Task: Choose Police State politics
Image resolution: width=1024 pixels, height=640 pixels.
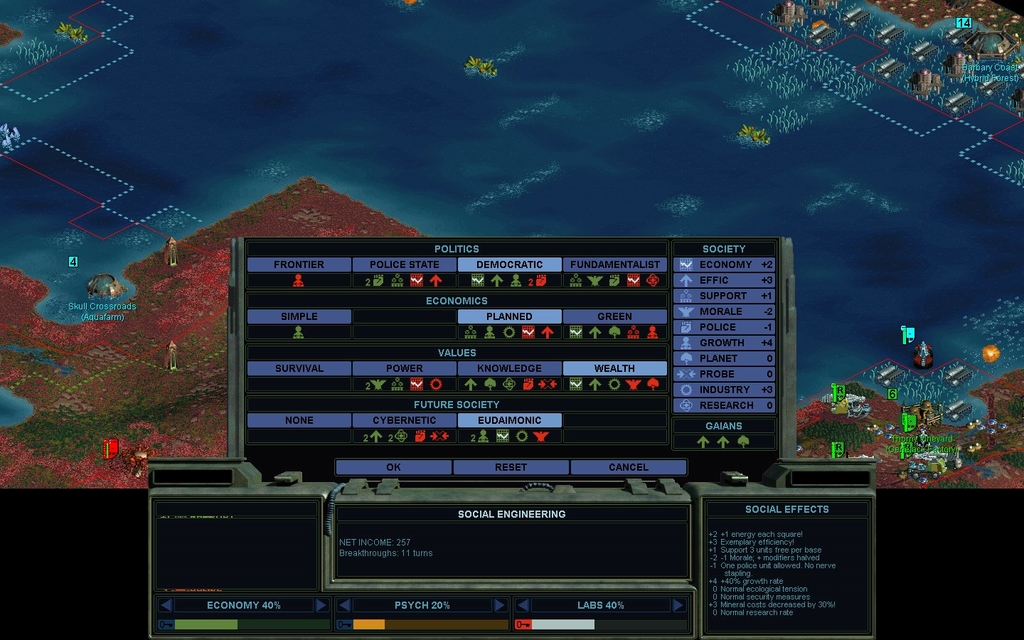Action: point(404,265)
